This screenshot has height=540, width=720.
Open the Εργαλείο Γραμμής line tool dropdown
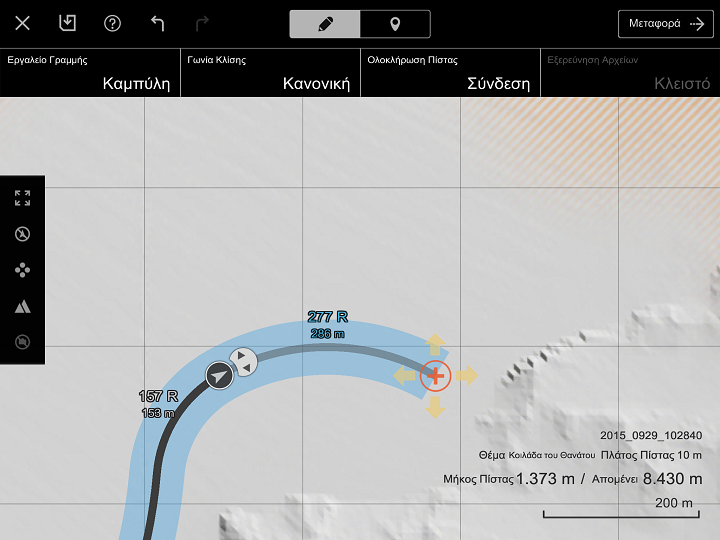coord(90,73)
